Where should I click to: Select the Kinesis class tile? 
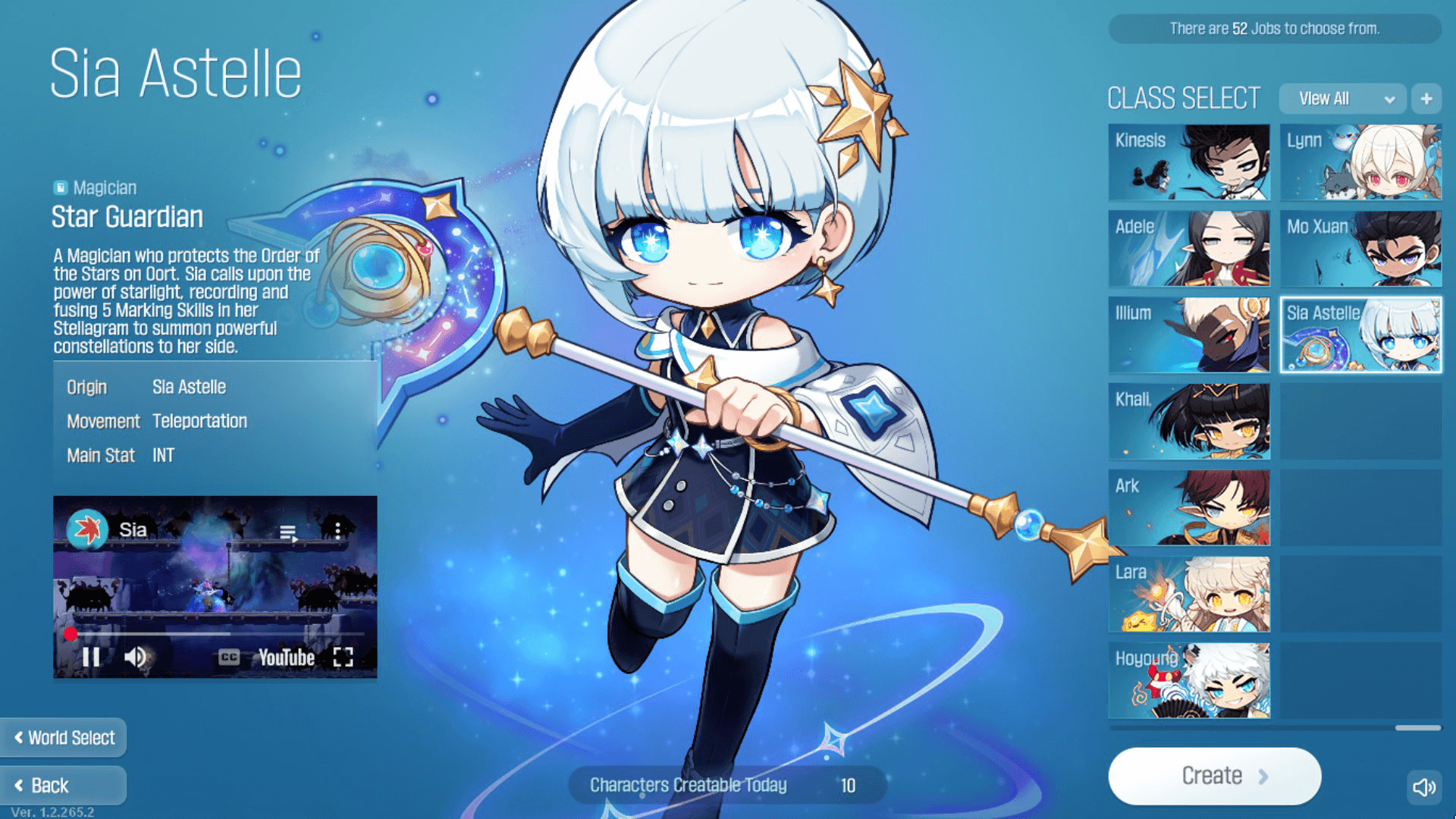[1188, 162]
